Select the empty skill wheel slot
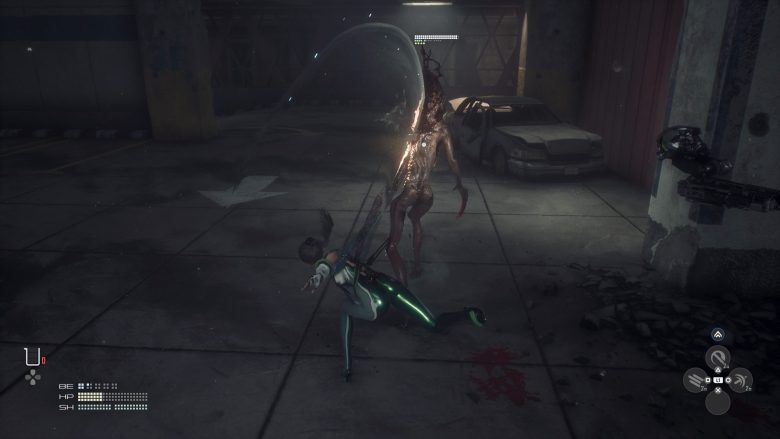This screenshot has height=439, width=780. [718, 402]
